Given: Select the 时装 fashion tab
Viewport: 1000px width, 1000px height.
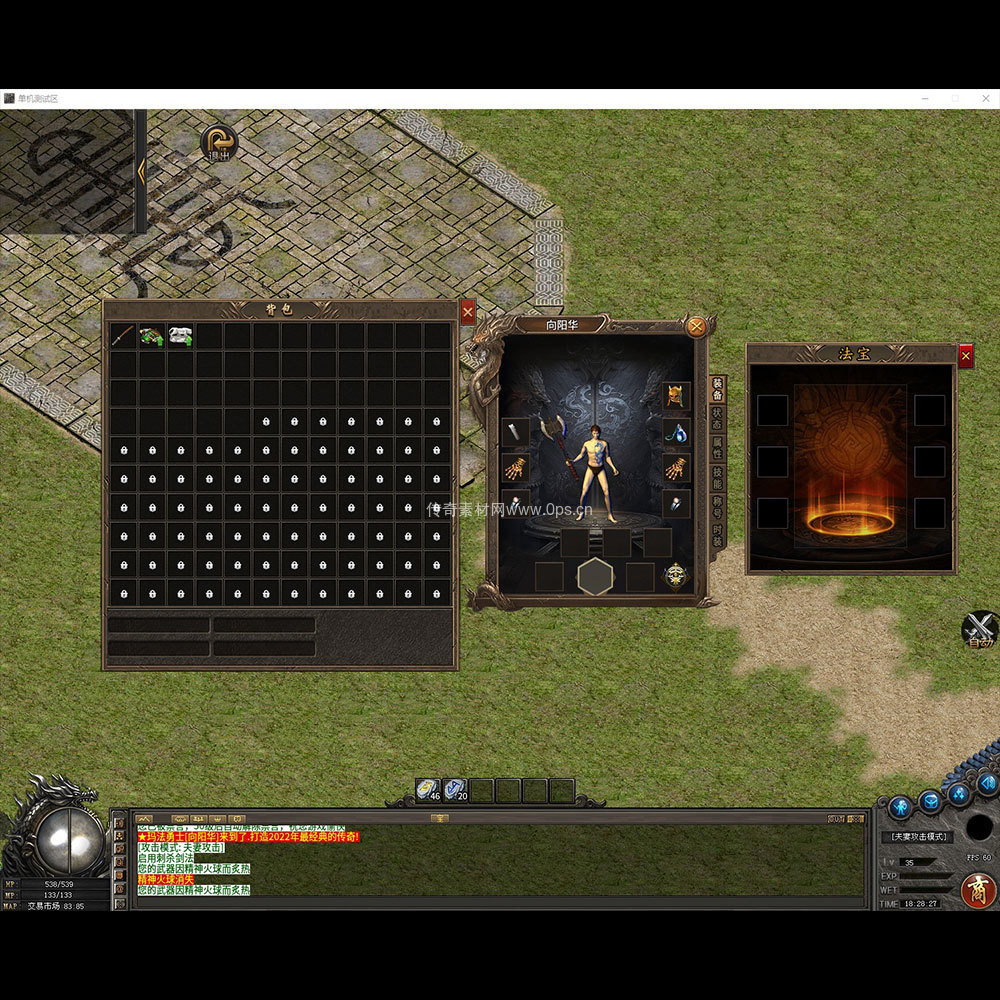Looking at the screenshot, I should tap(717, 537).
